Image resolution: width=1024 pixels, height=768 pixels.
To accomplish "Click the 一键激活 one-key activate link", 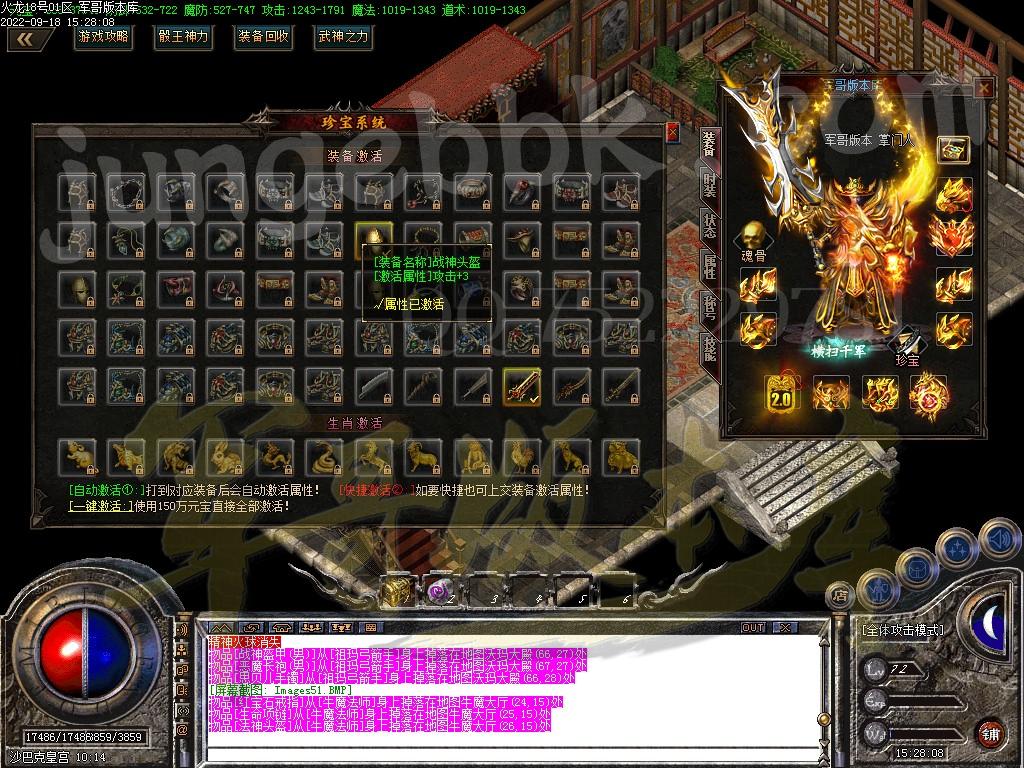I will [100, 506].
